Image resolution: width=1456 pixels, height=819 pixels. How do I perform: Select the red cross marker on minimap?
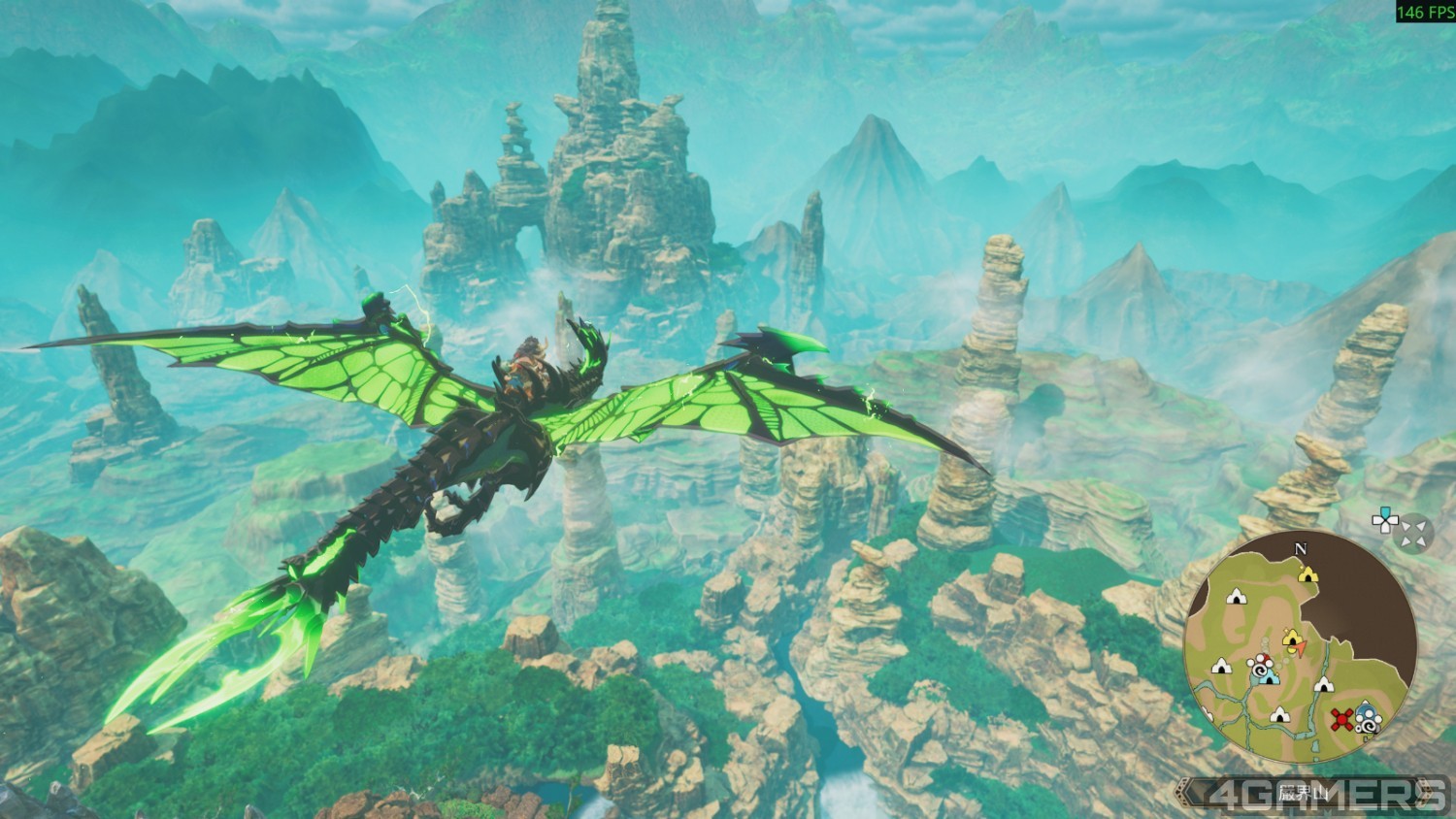point(1342,719)
